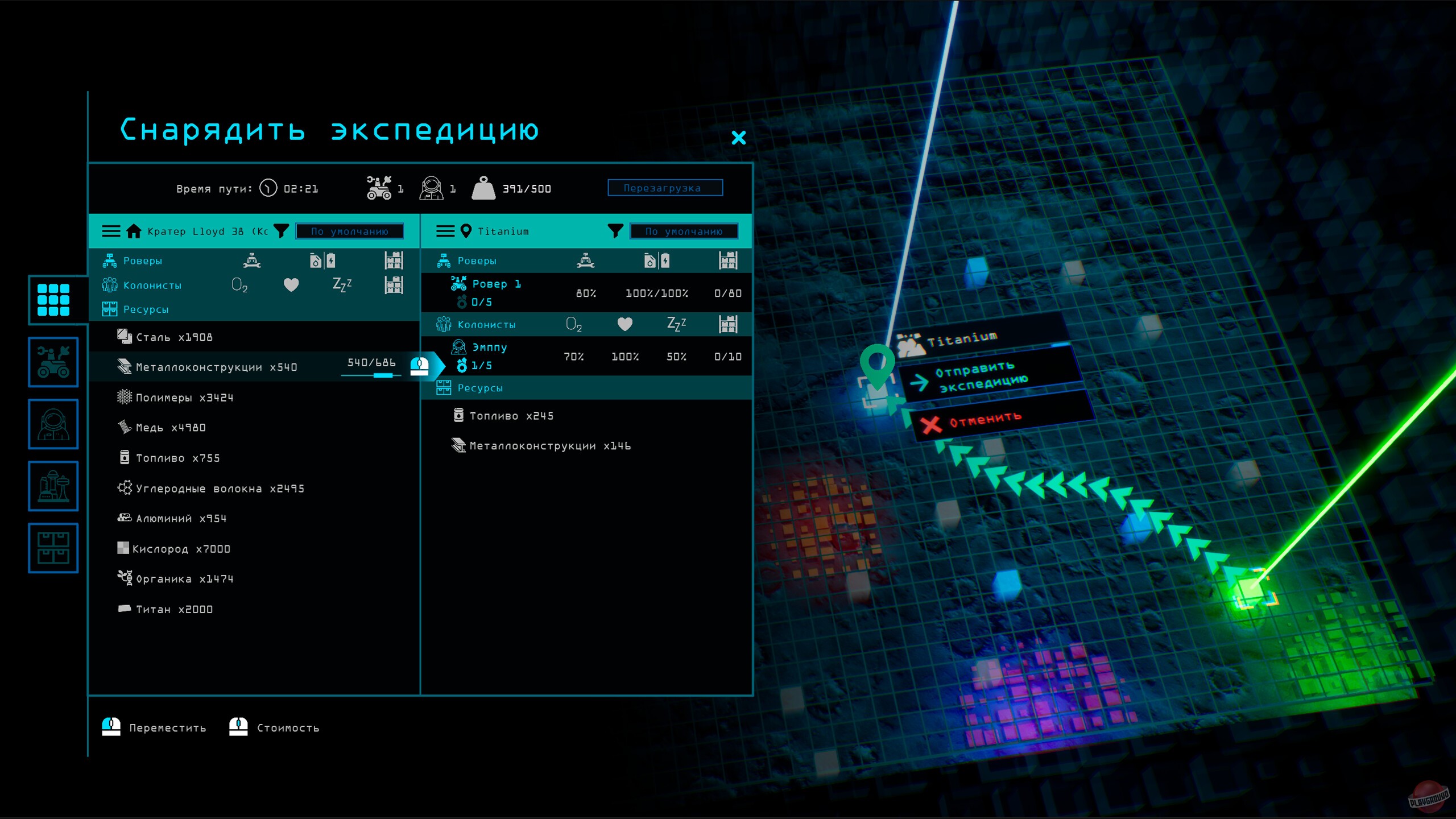Open the По умолчанию sorting dropdown for Titanium

pyautogui.click(x=684, y=231)
